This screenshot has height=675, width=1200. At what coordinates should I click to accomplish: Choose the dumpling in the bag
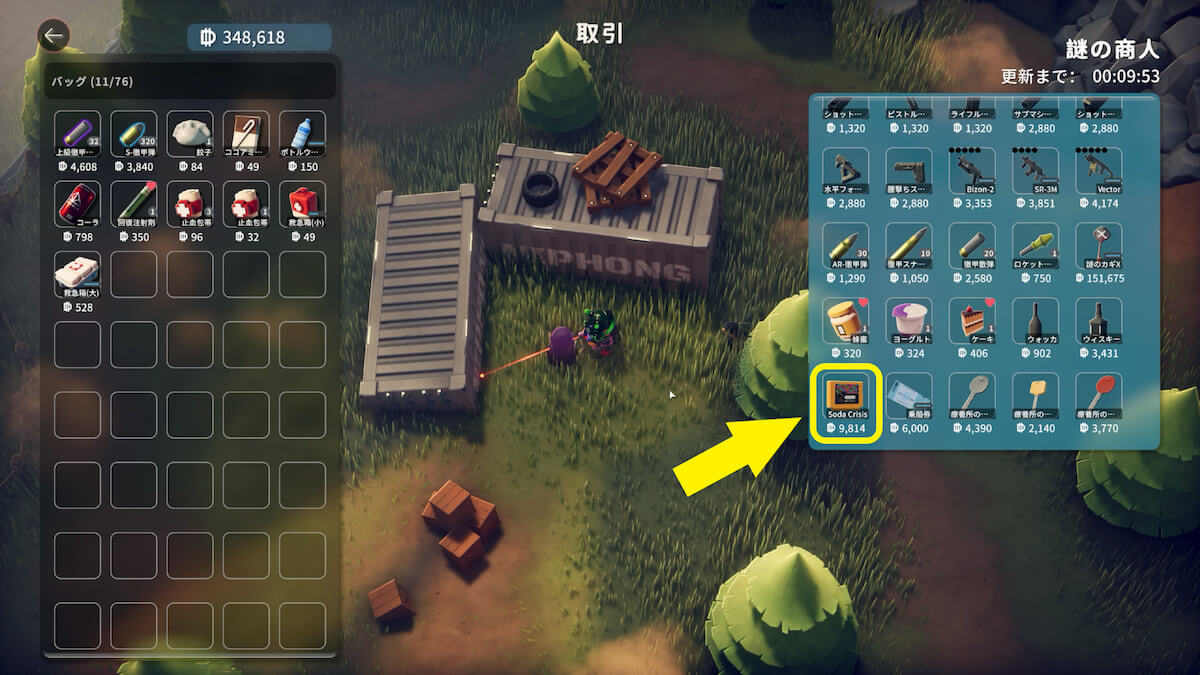(190, 134)
